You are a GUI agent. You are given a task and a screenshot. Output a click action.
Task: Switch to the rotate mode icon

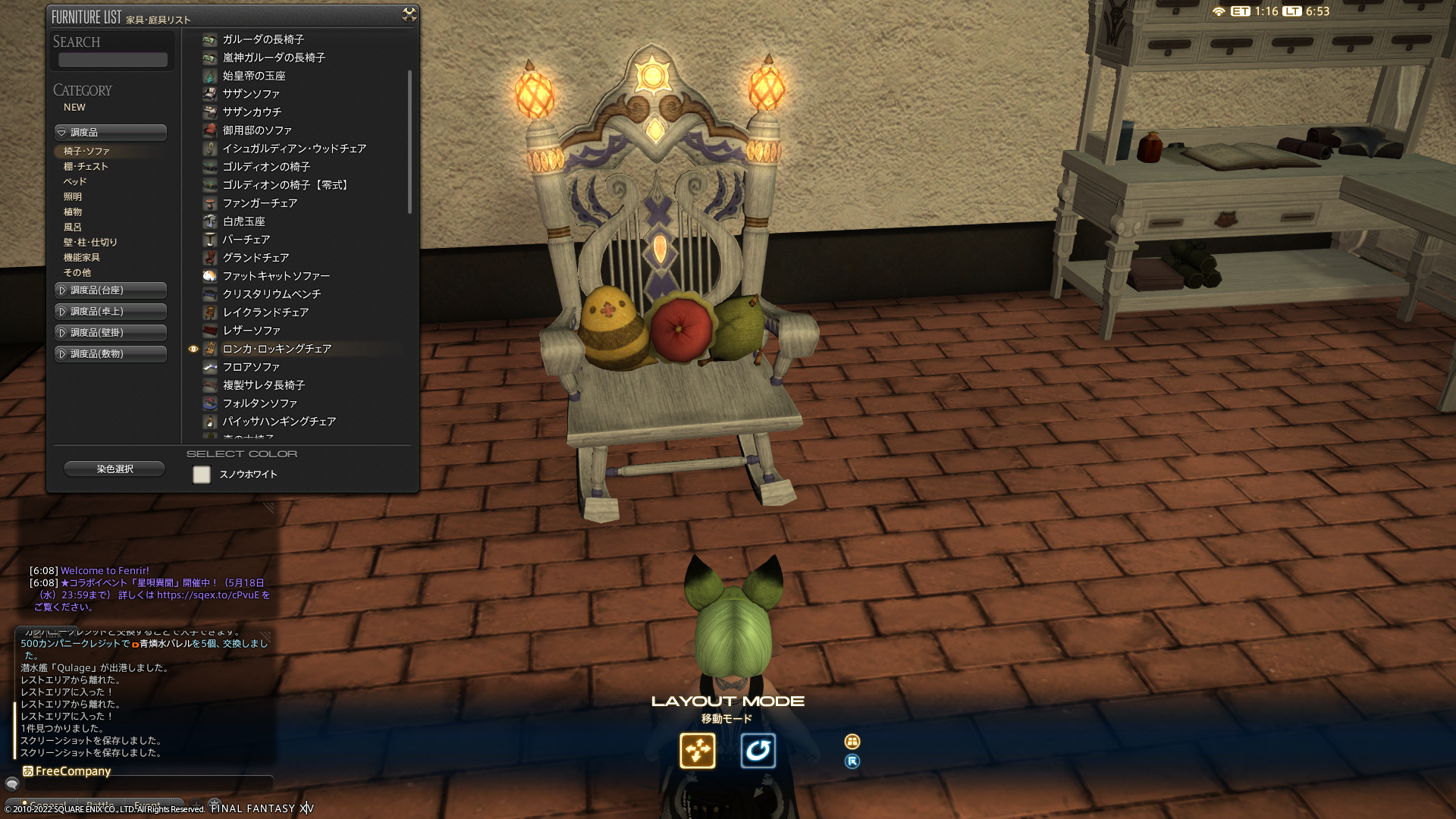[758, 751]
